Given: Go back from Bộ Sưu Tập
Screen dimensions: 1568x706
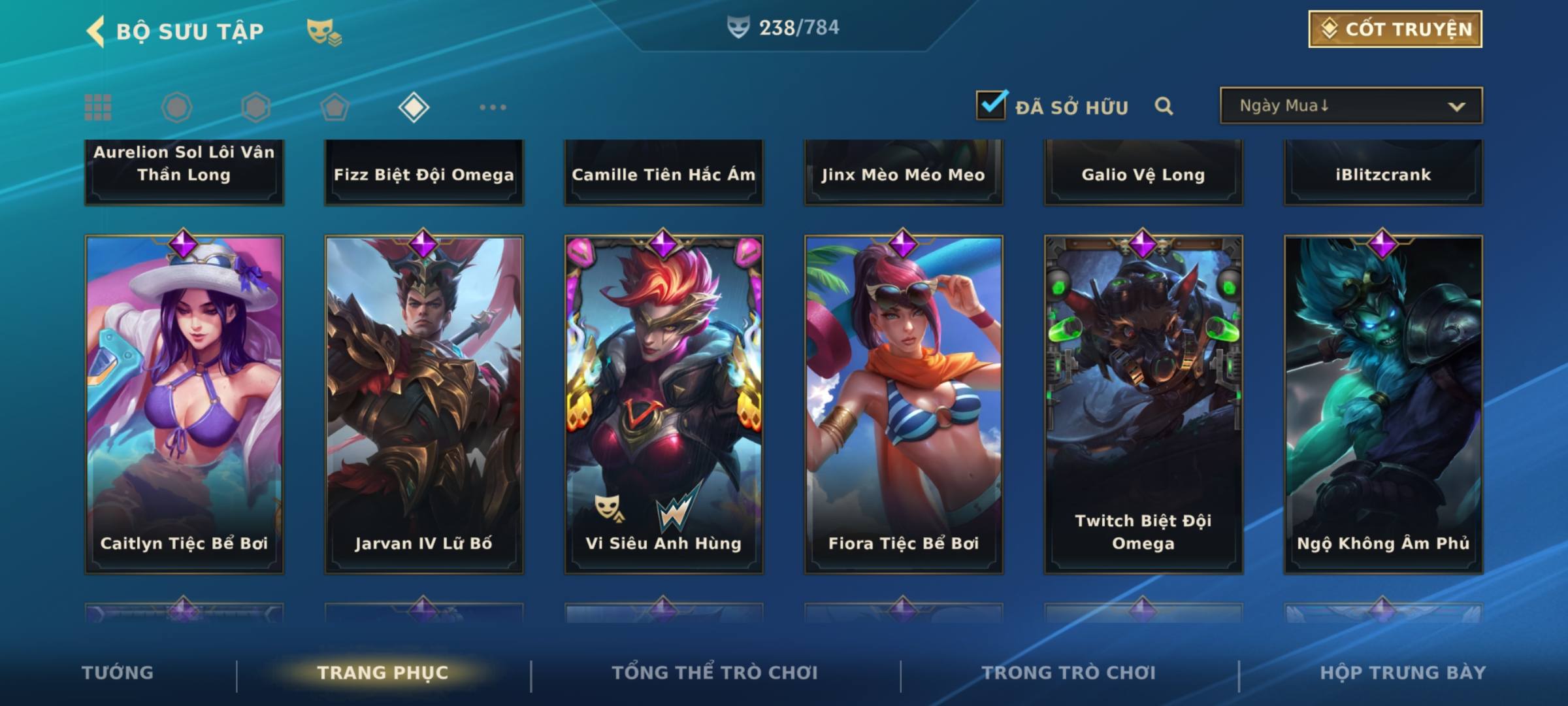Looking at the screenshot, I should click(x=96, y=31).
